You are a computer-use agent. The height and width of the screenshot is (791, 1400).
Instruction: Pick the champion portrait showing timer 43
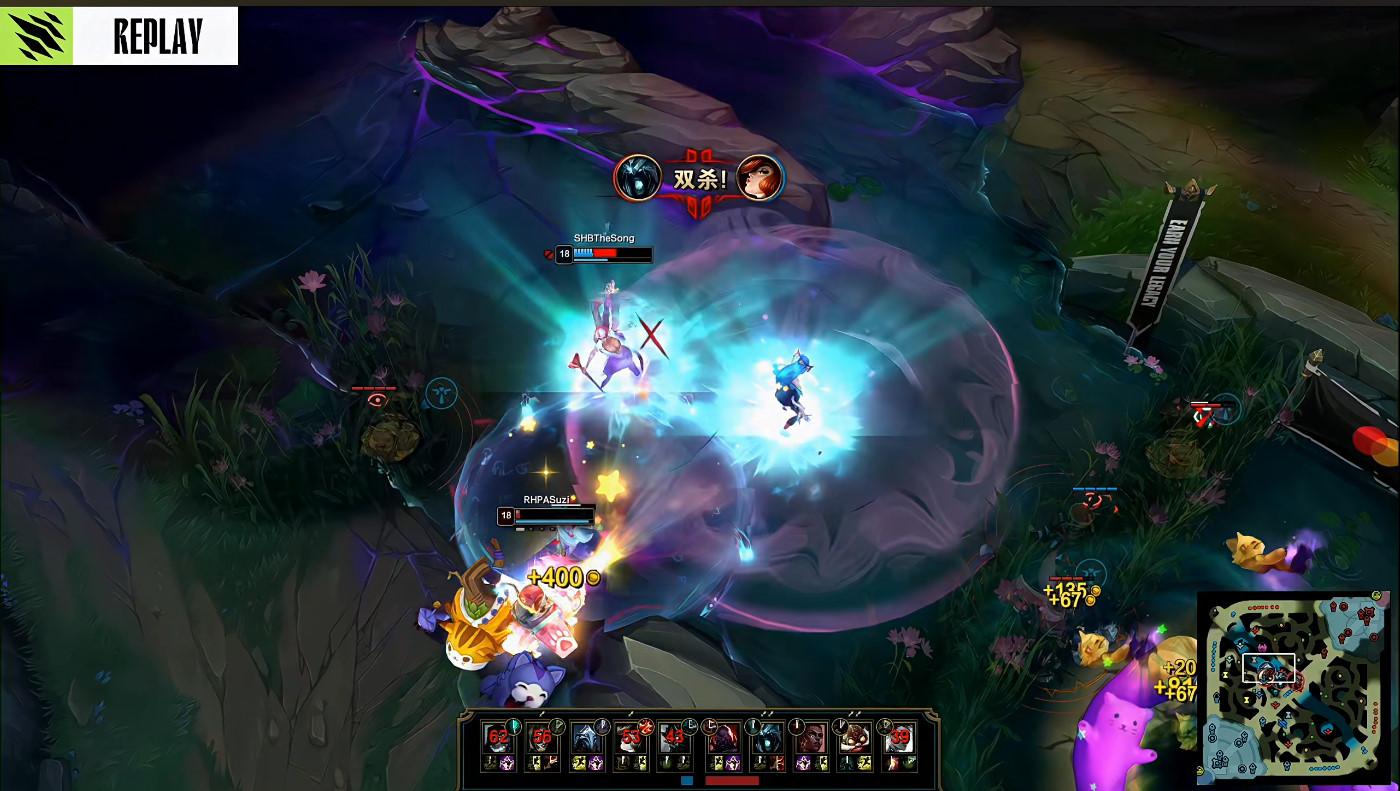pyautogui.click(x=675, y=738)
